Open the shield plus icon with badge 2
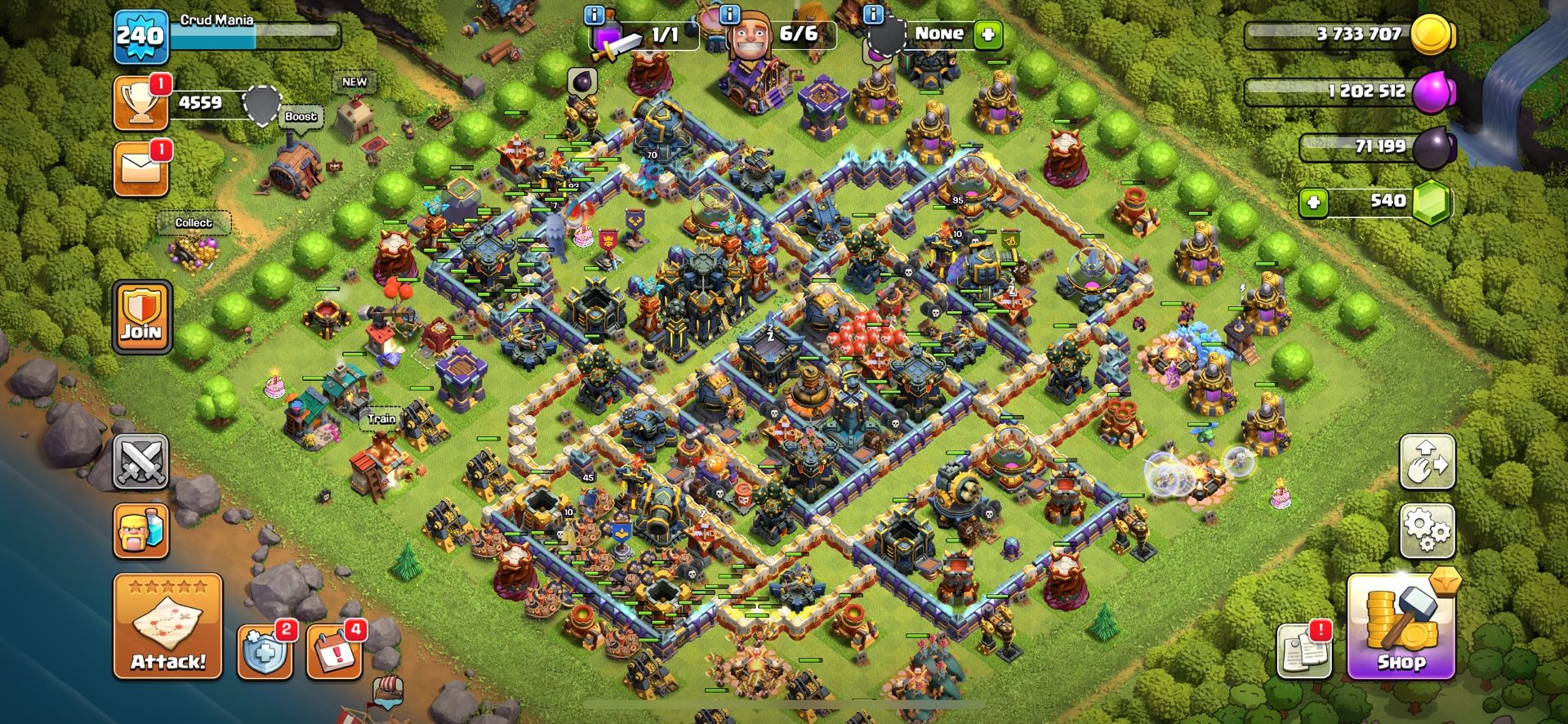This screenshot has width=1568, height=724. 265,652
